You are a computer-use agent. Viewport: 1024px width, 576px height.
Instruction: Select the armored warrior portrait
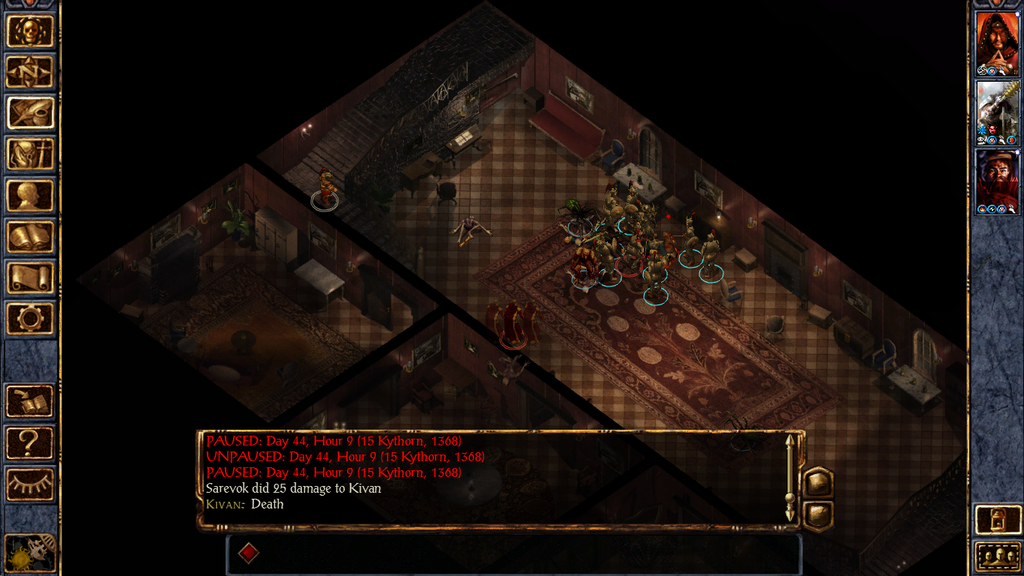[997, 113]
